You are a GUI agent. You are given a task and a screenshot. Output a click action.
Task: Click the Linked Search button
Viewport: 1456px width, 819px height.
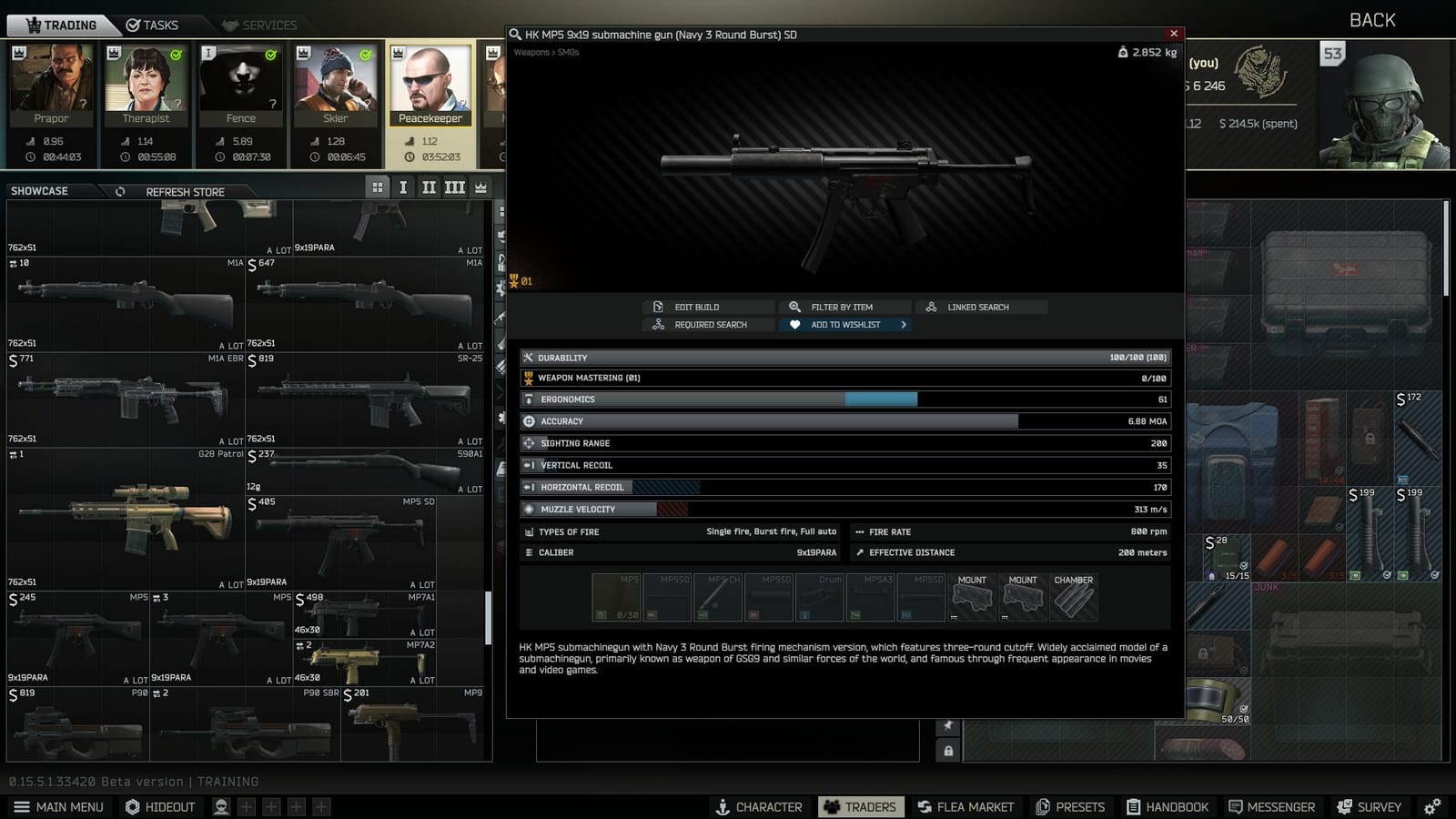pyautogui.click(x=981, y=307)
